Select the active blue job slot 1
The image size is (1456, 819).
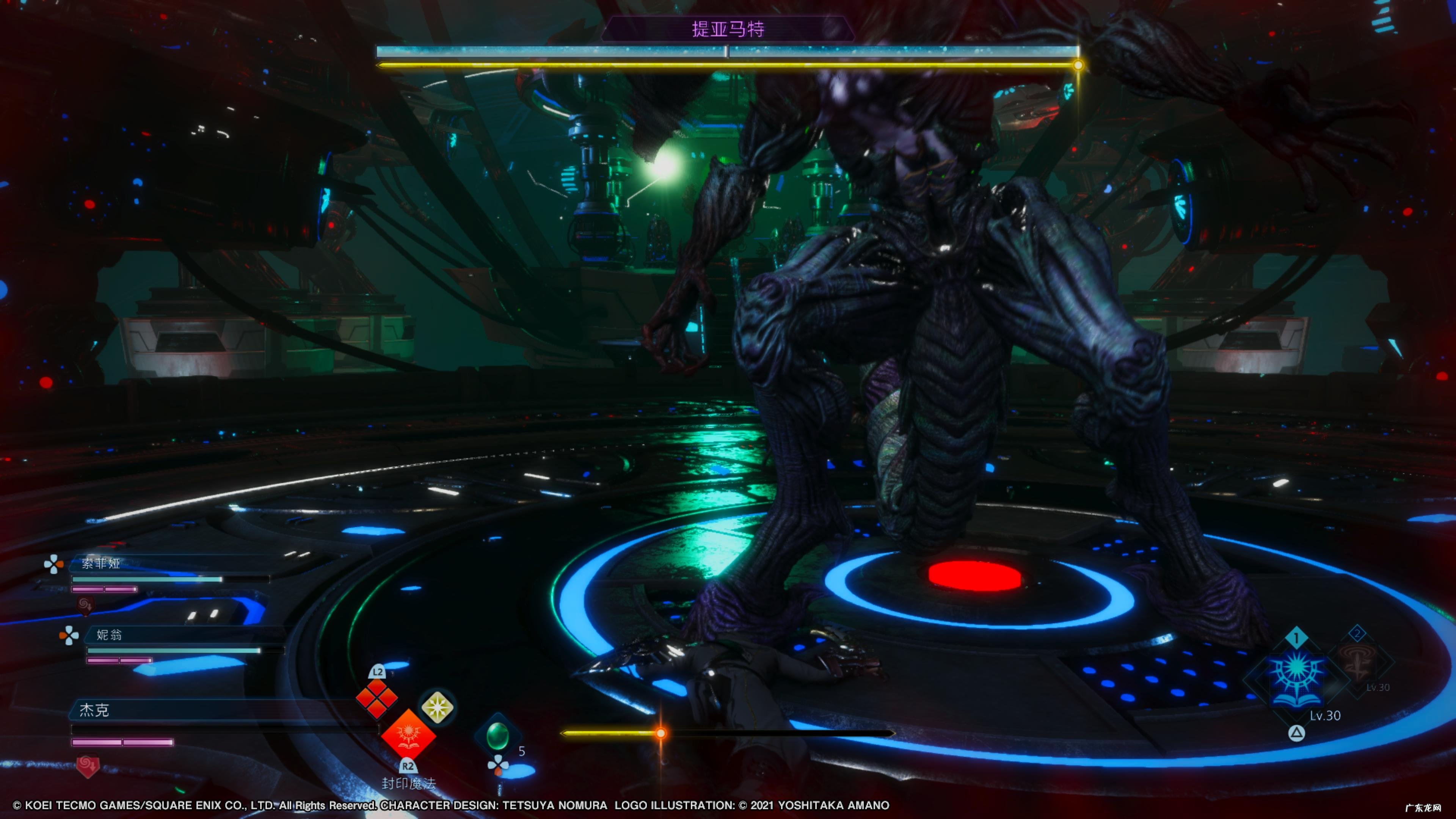pyautogui.click(x=1297, y=675)
